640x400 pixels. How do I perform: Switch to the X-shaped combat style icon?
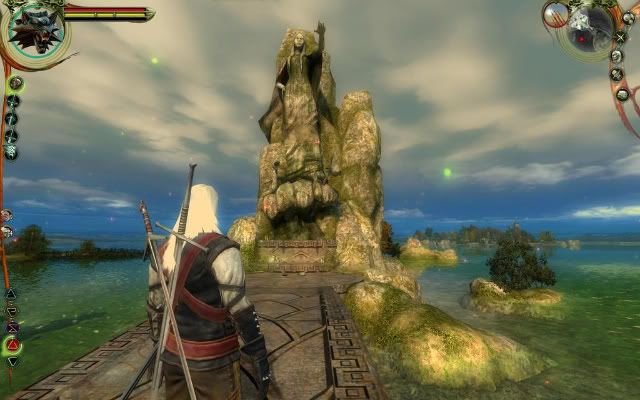[x=13, y=327]
